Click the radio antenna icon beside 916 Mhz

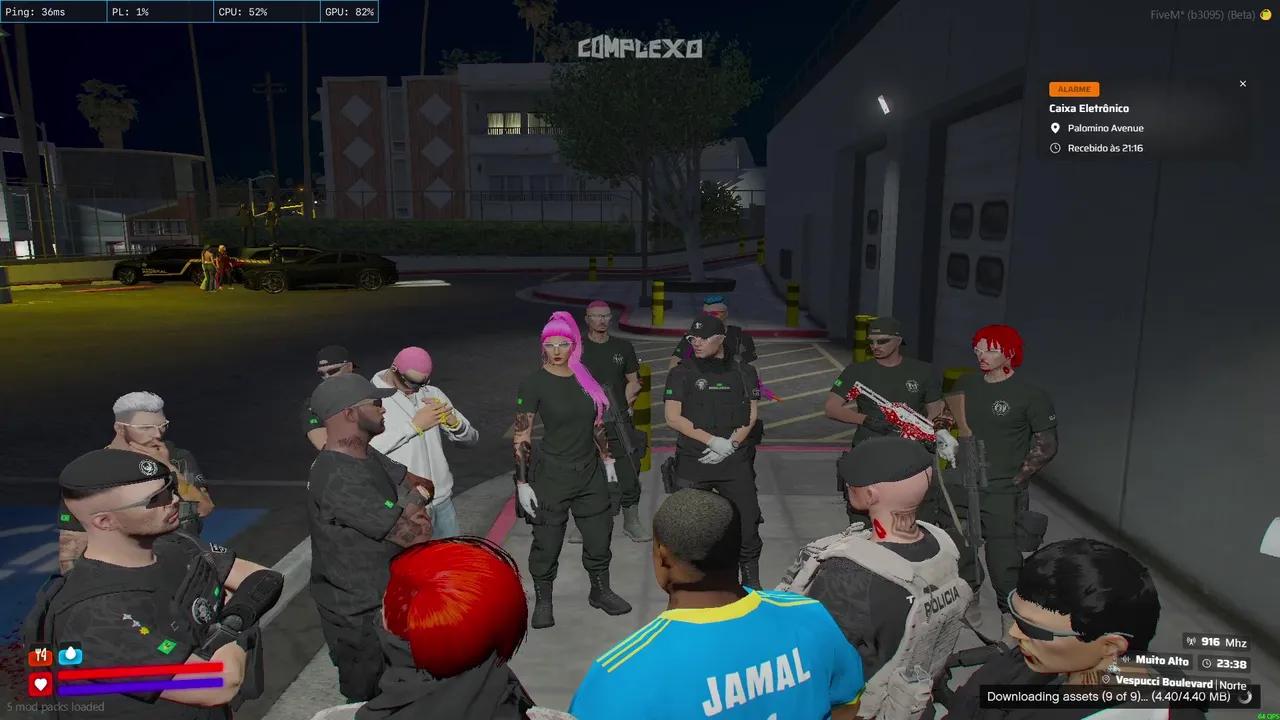pyautogui.click(x=1191, y=643)
